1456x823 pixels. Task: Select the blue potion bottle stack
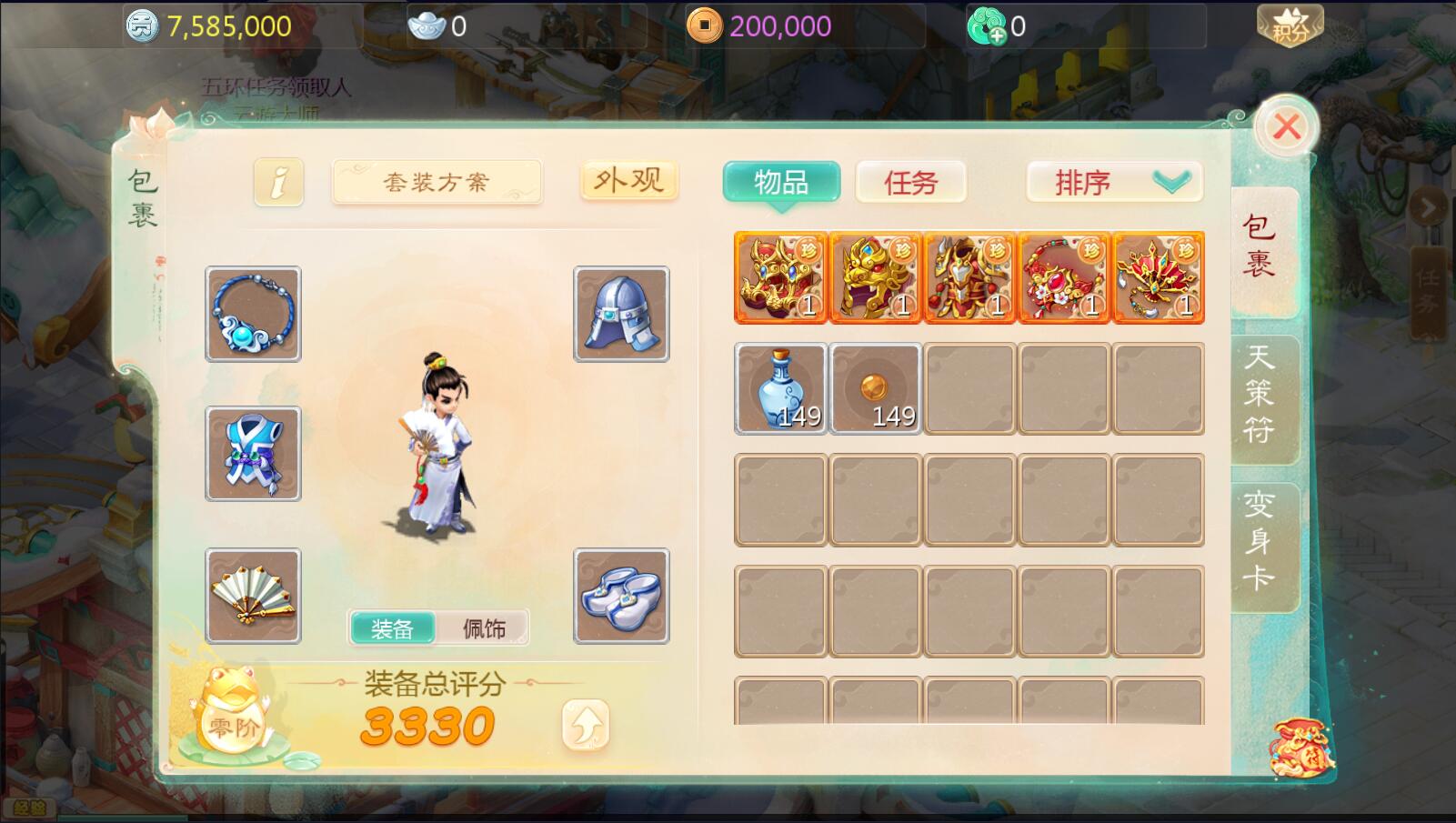click(781, 388)
